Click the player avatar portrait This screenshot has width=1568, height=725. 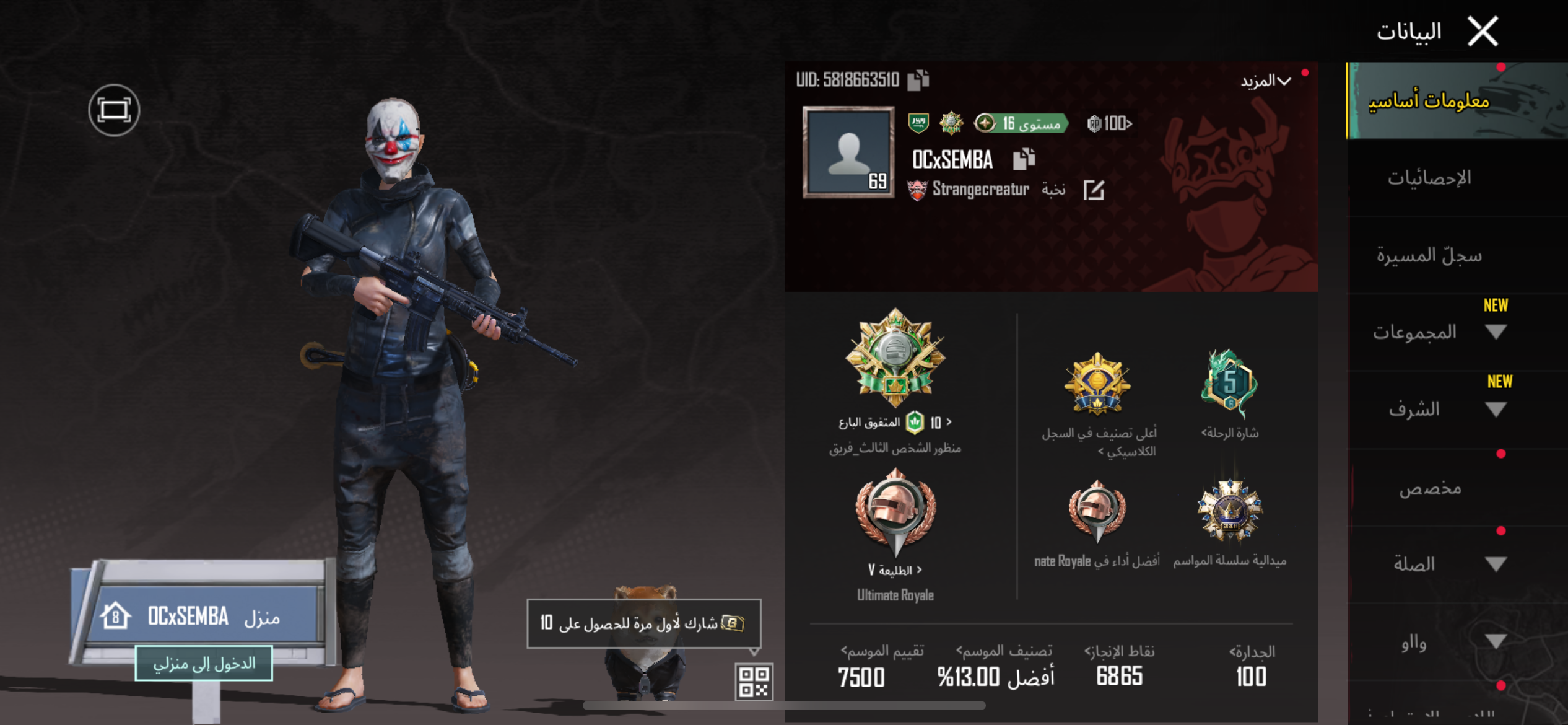pyautogui.click(x=848, y=152)
